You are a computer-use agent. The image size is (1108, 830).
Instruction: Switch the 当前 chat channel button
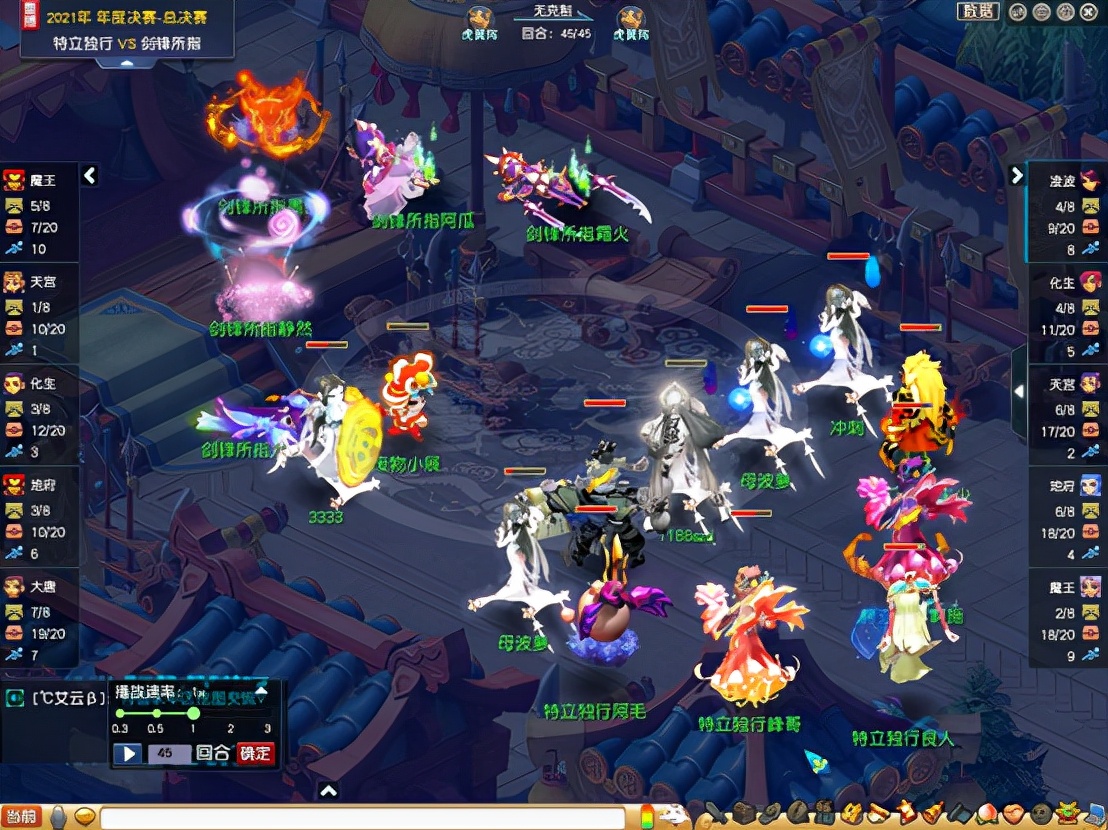tap(21, 817)
